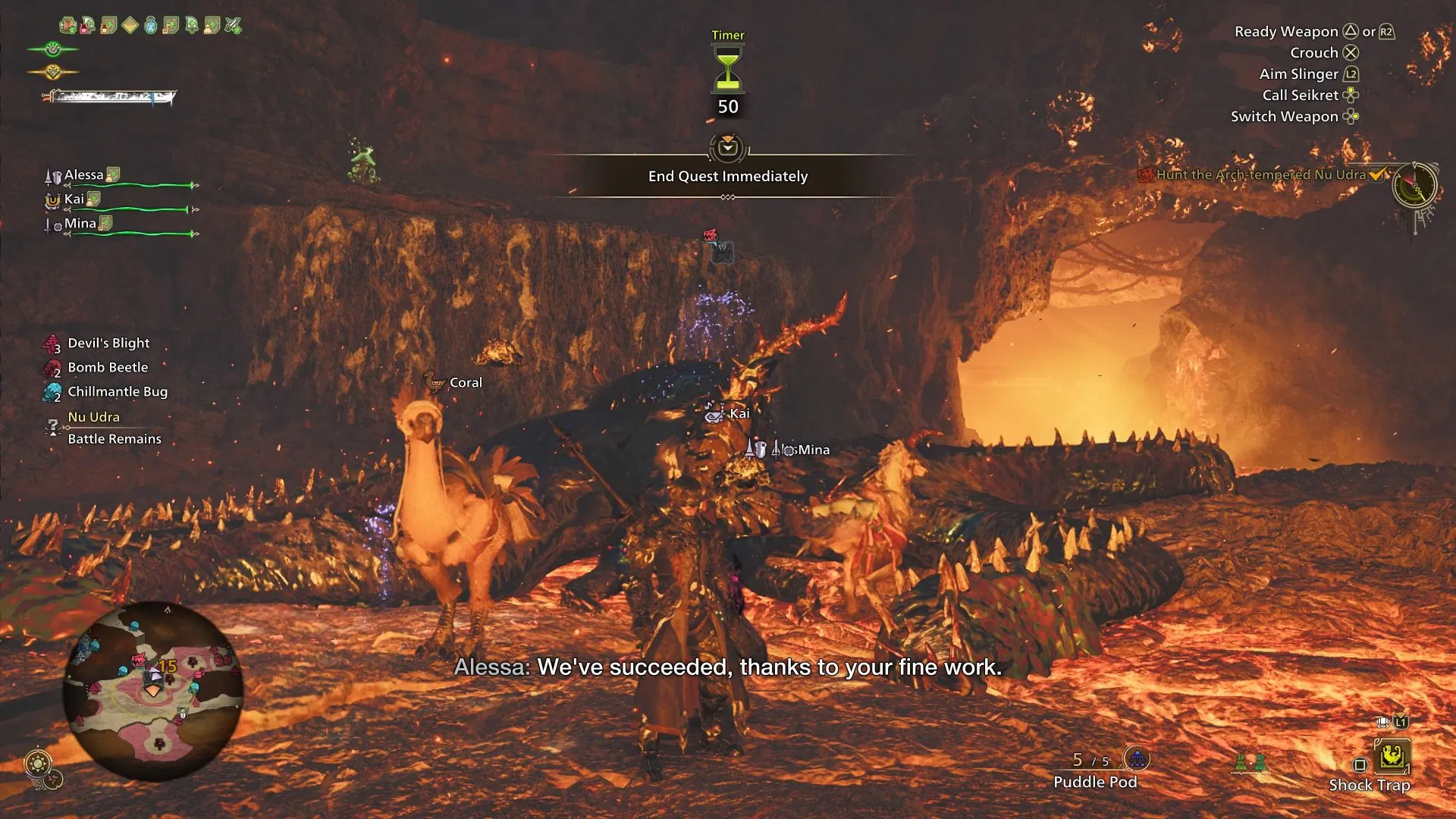Viewport: 1456px width, 819px height.
Task: Choose the Chillmantle Bug entry
Action: click(x=118, y=392)
